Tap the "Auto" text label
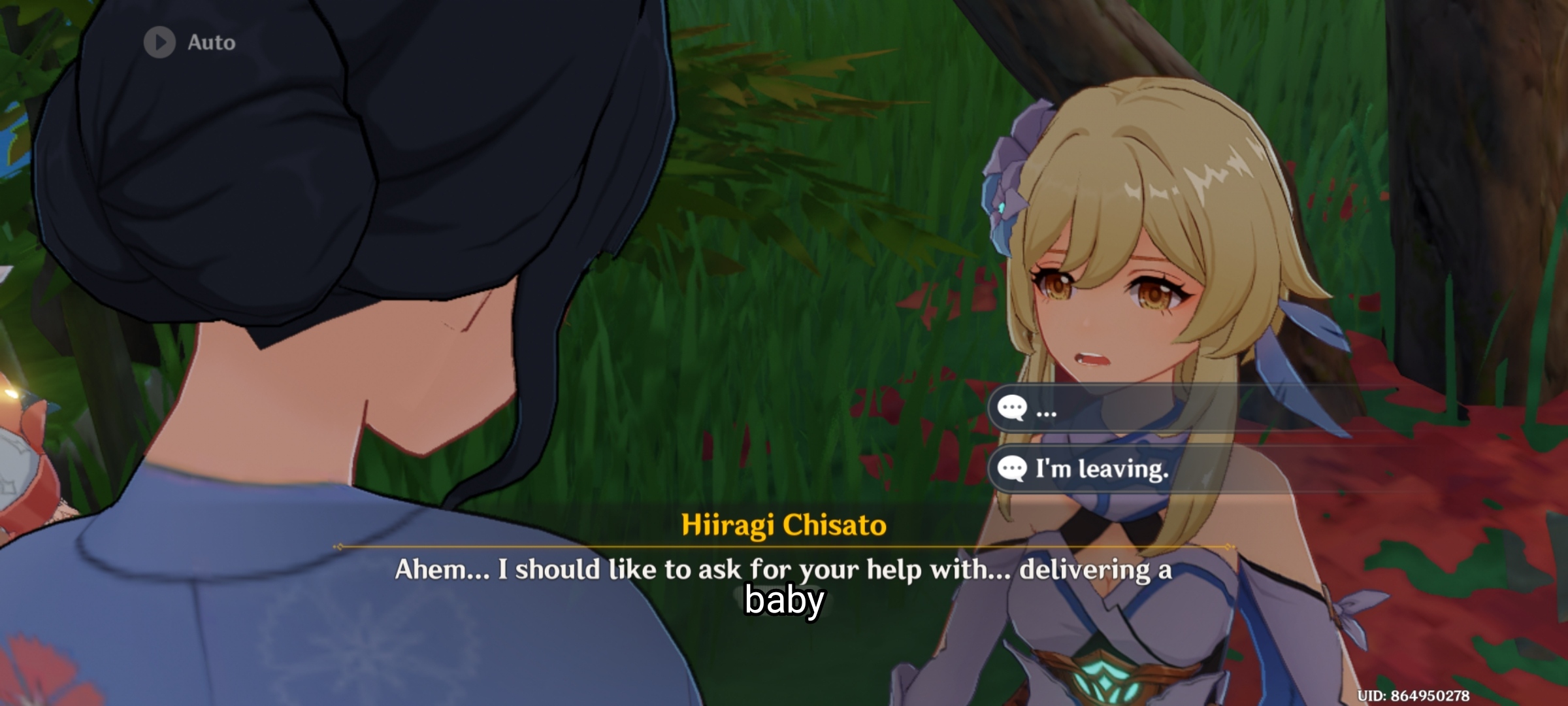The height and width of the screenshot is (706, 1568). tap(210, 43)
